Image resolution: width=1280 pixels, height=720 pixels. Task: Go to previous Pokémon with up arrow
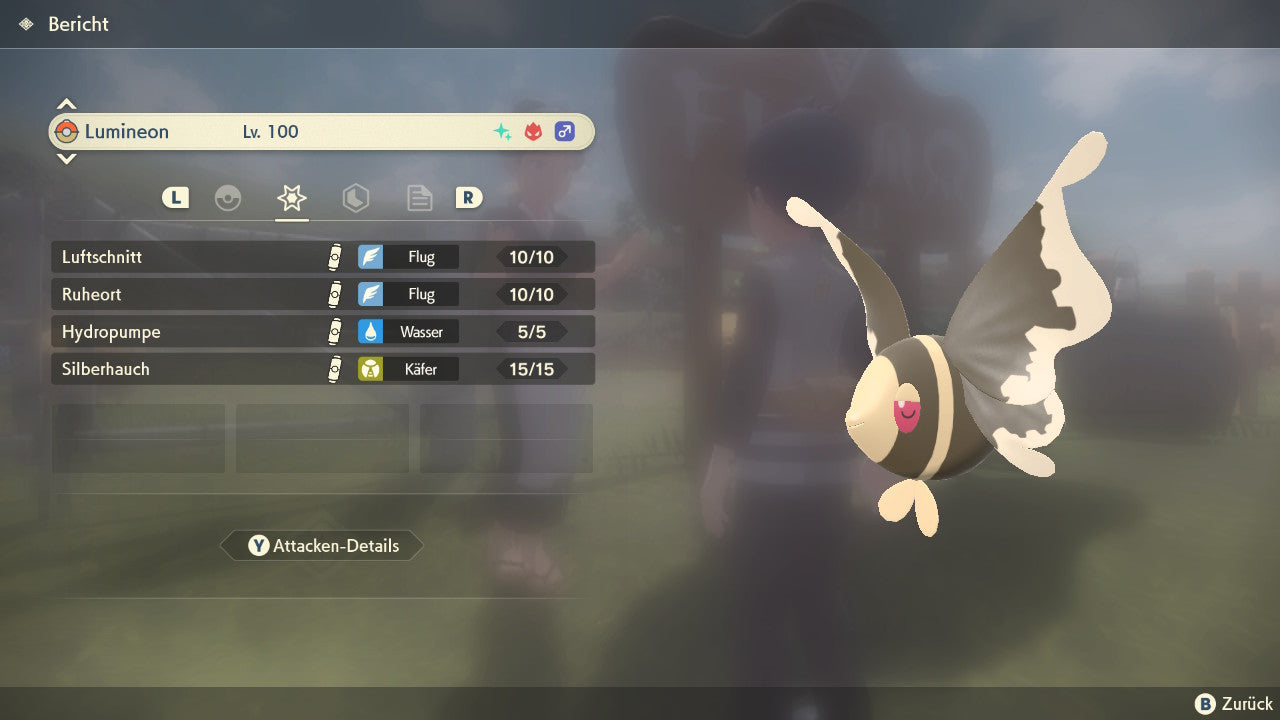(x=66, y=104)
